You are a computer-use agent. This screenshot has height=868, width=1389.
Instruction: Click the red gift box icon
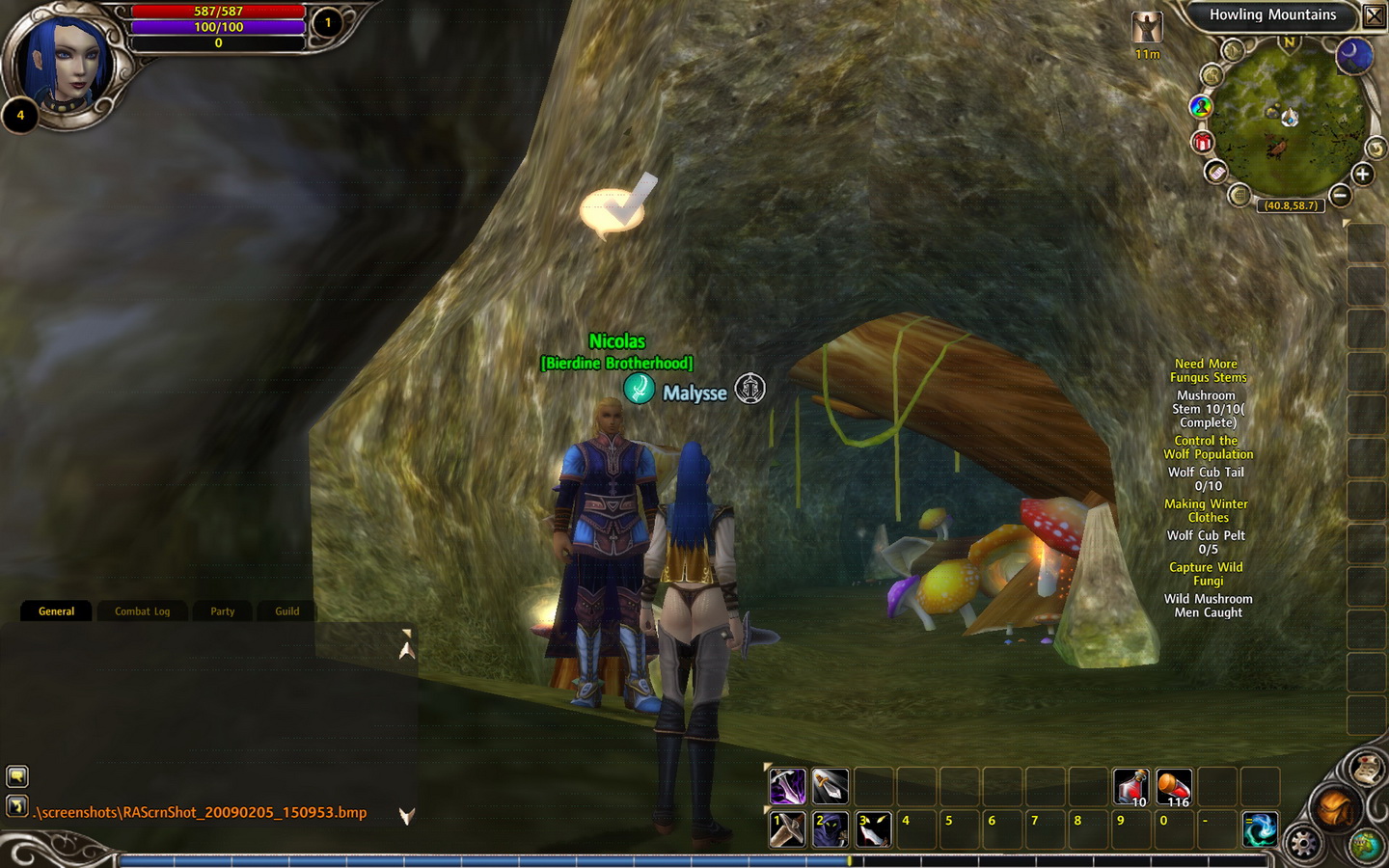coord(1202,143)
